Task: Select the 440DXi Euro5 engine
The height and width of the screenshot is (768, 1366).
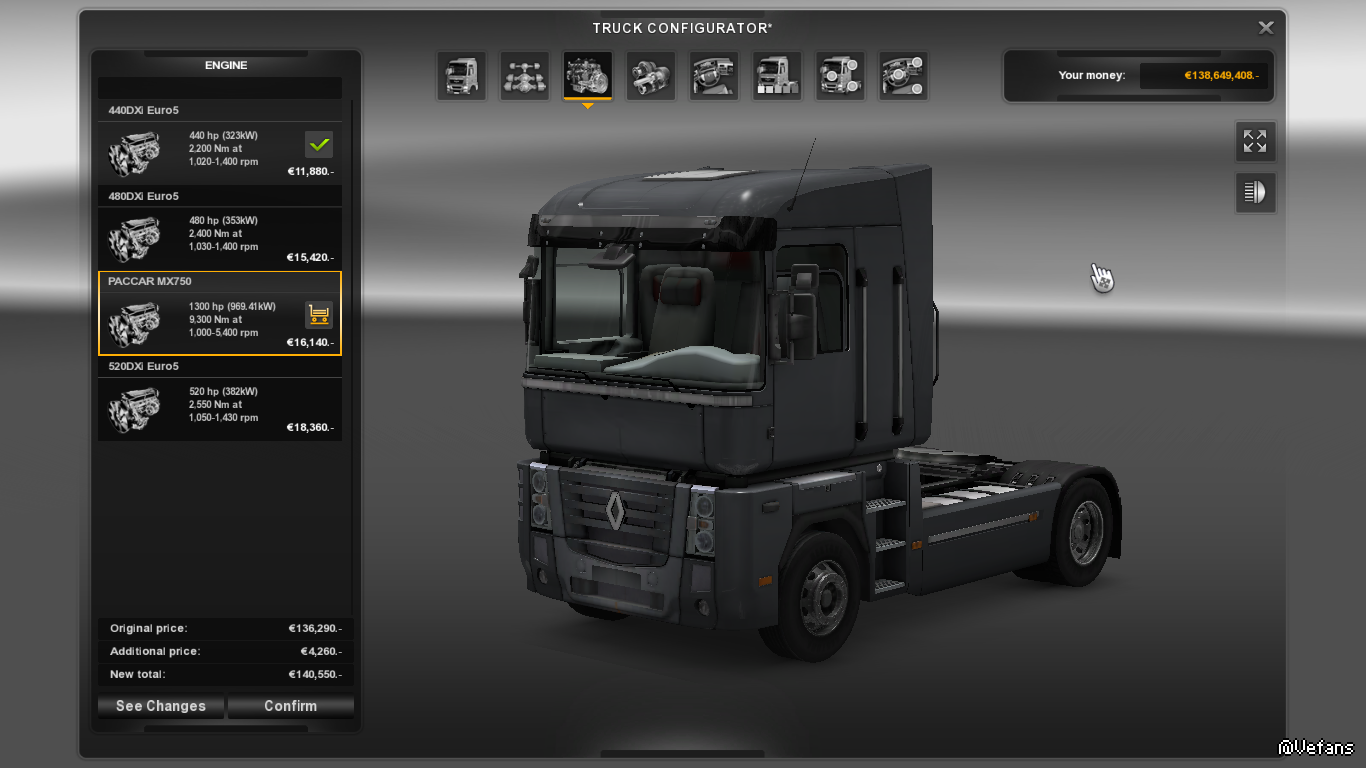Action: [220, 150]
